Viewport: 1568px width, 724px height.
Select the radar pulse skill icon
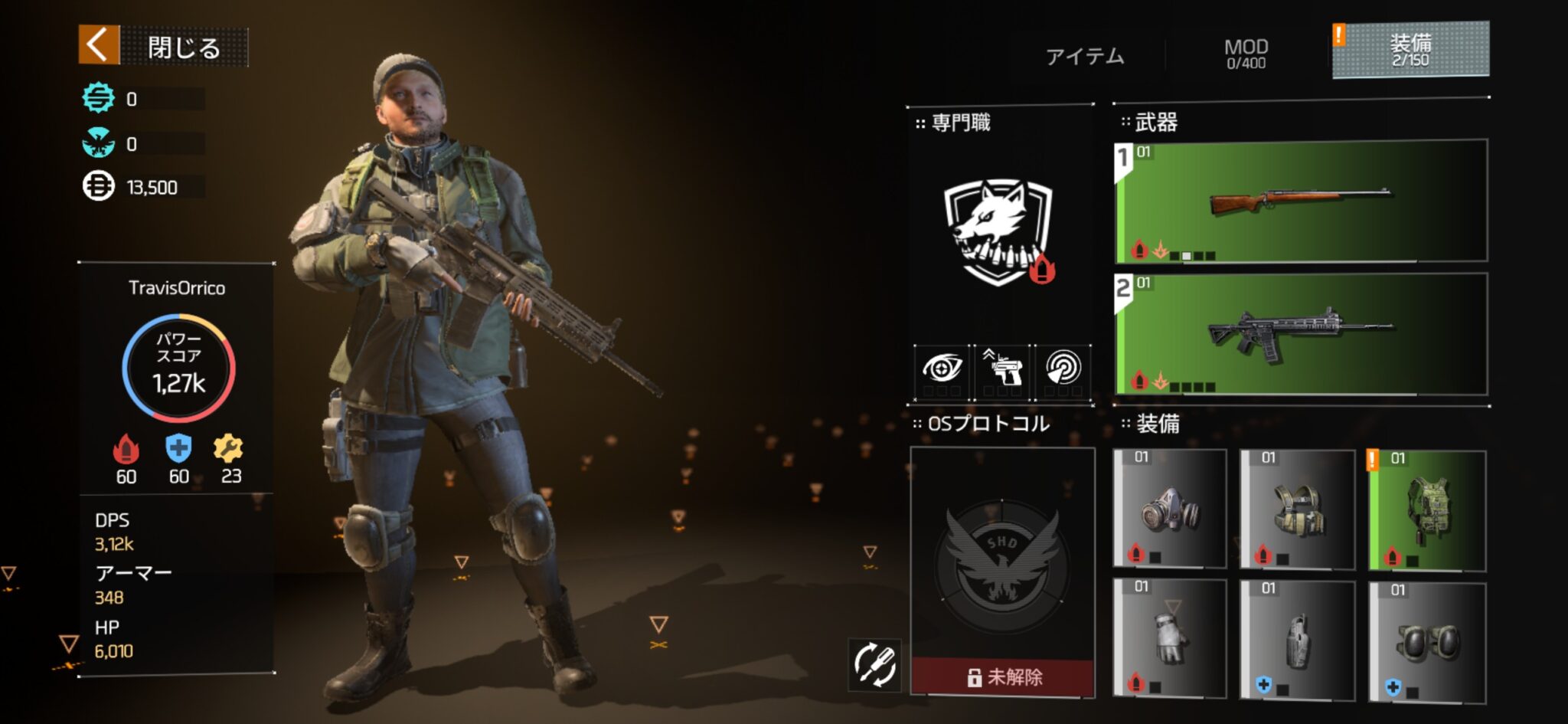pyautogui.click(x=1063, y=369)
